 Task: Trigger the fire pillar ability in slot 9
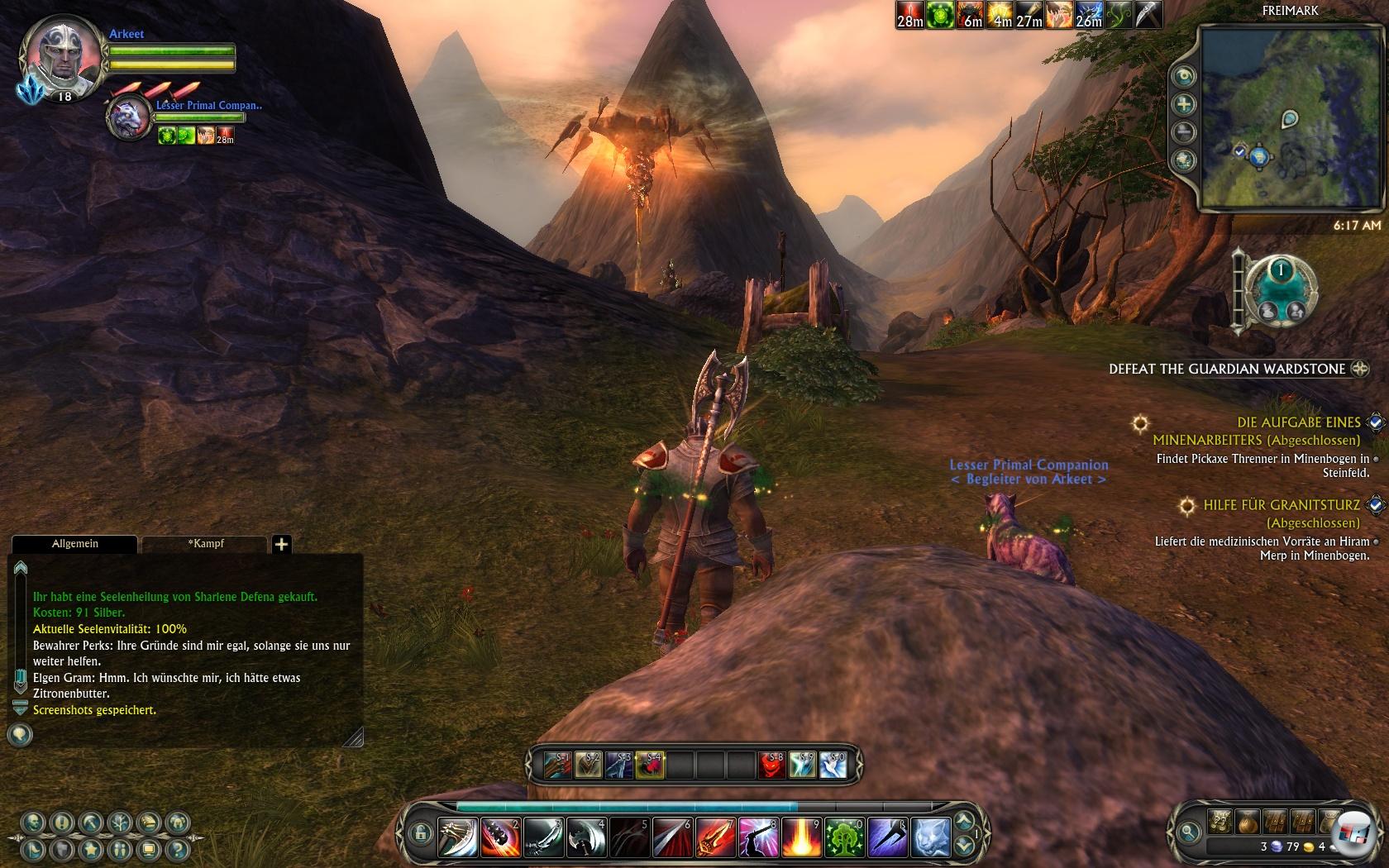tap(801, 837)
